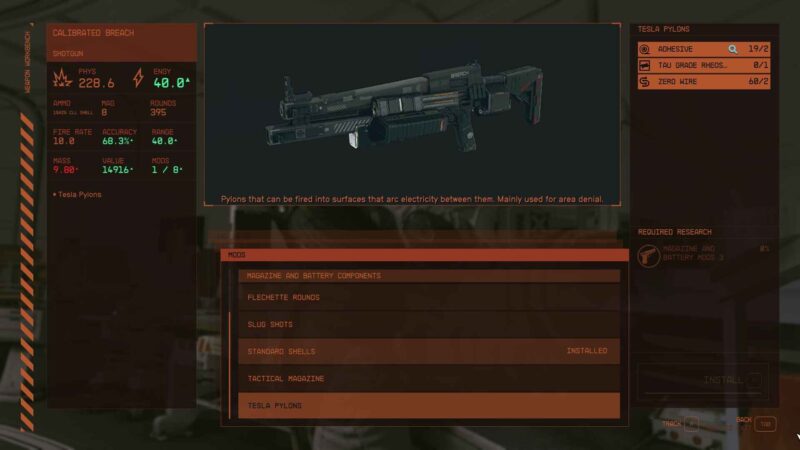Open the Magazine and Battery Mods research entry
This screenshot has height=450, width=800.
704,253
